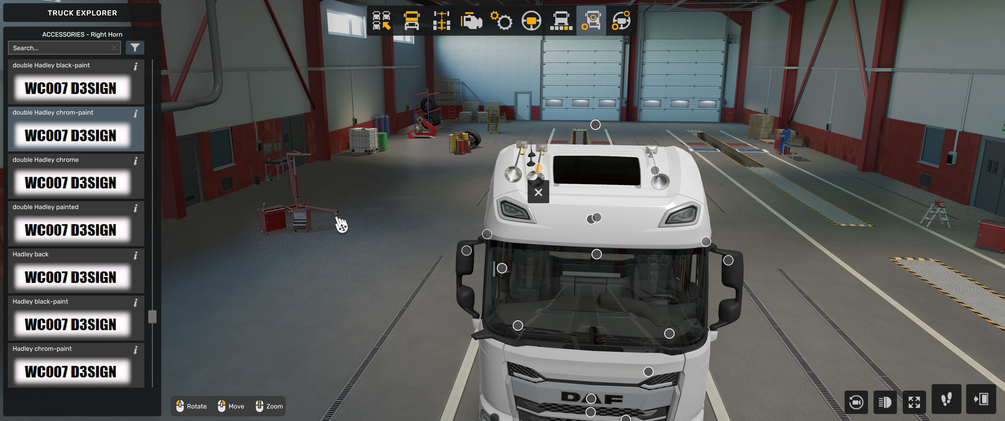Click in the accessories Search field

click(60, 47)
